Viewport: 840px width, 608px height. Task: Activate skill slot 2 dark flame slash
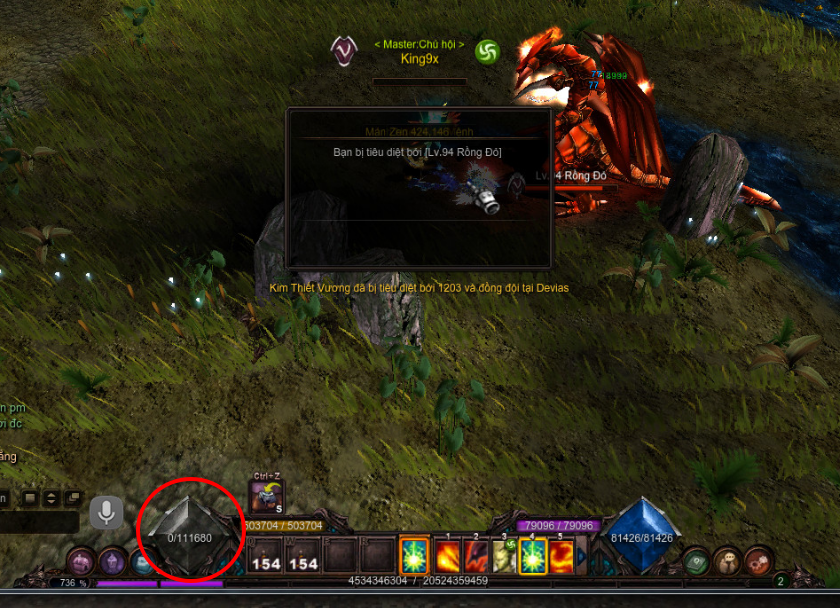[x=476, y=556]
